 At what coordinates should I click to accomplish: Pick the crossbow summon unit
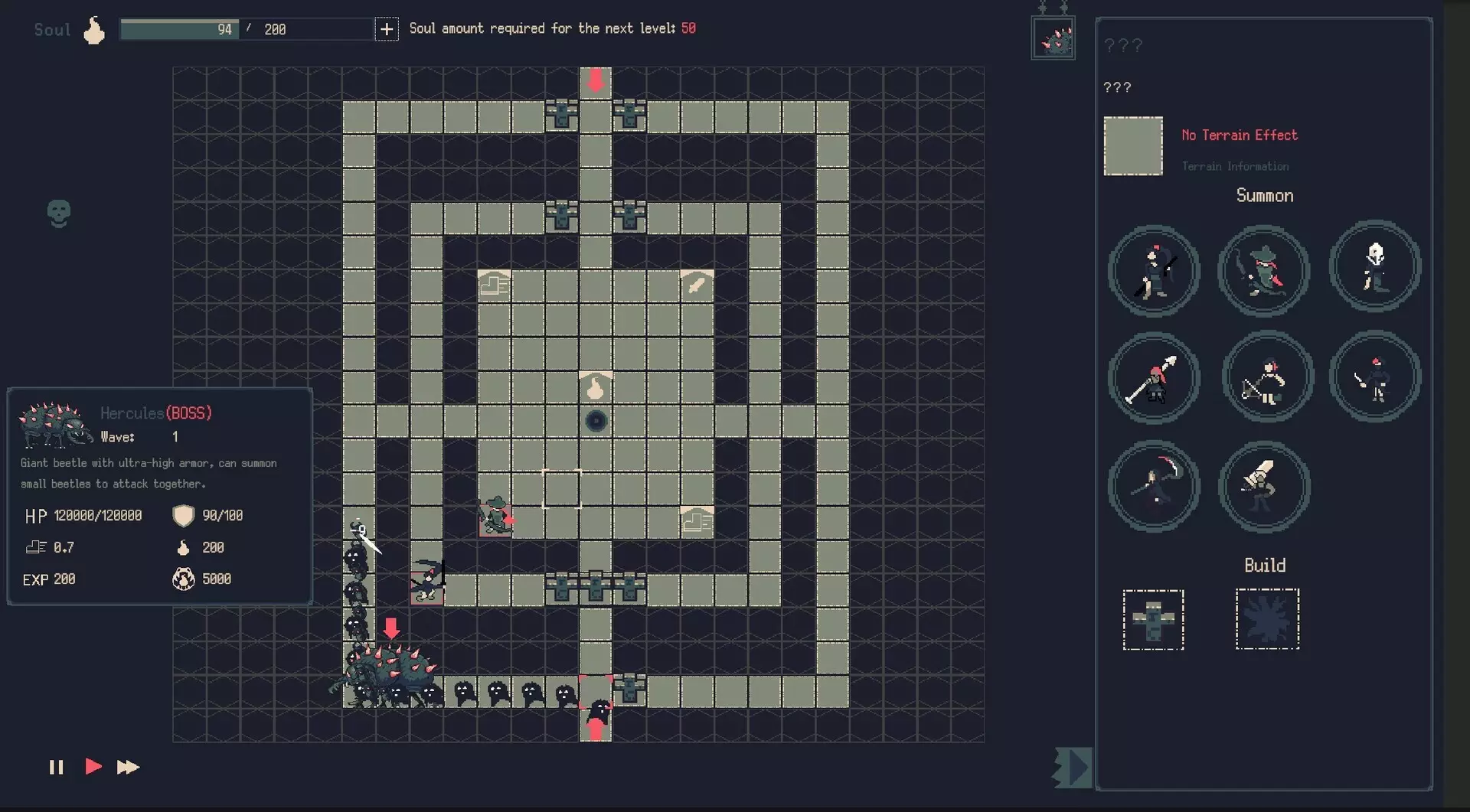pos(1266,377)
